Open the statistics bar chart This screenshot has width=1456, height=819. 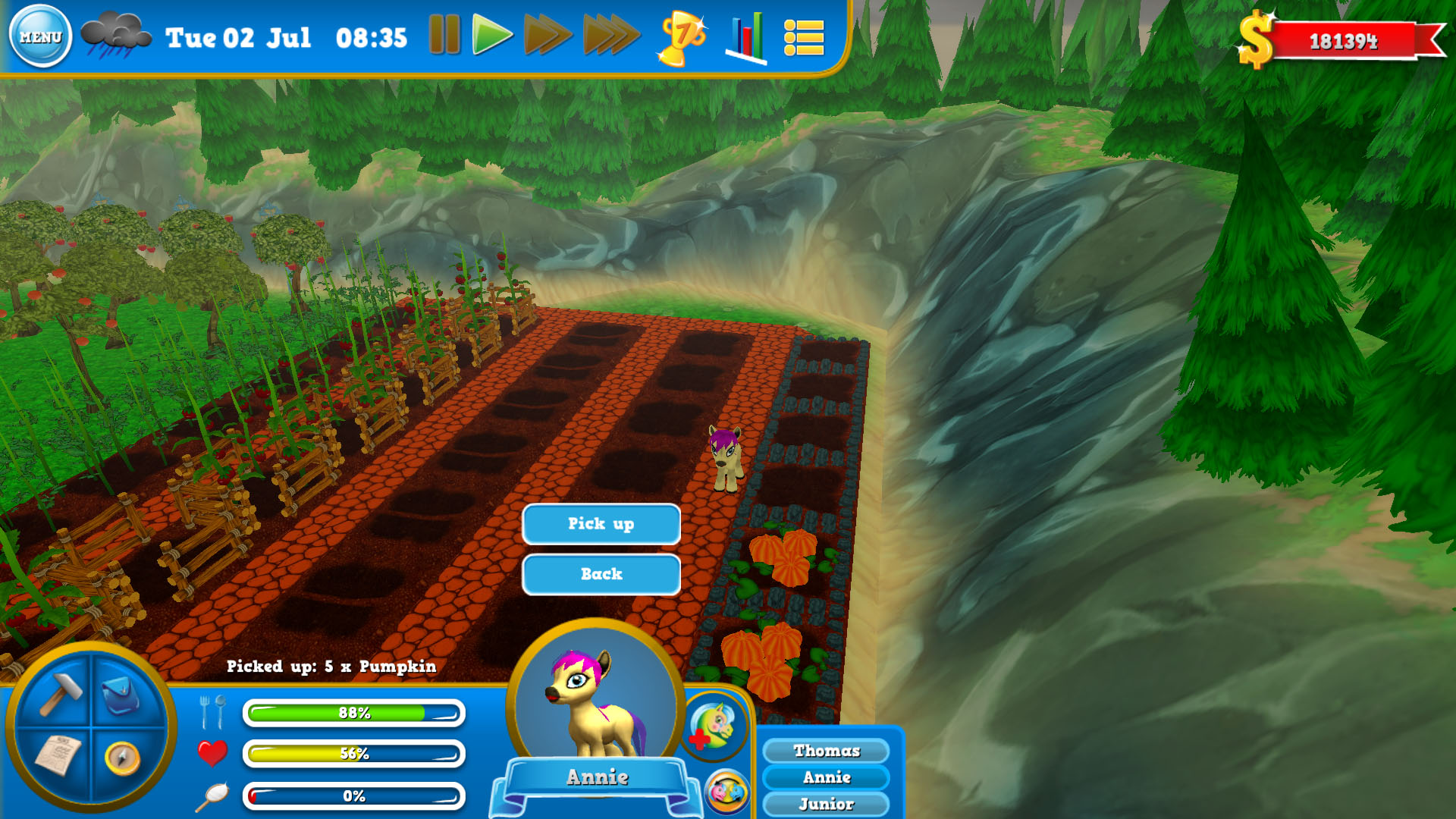pyautogui.click(x=745, y=37)
